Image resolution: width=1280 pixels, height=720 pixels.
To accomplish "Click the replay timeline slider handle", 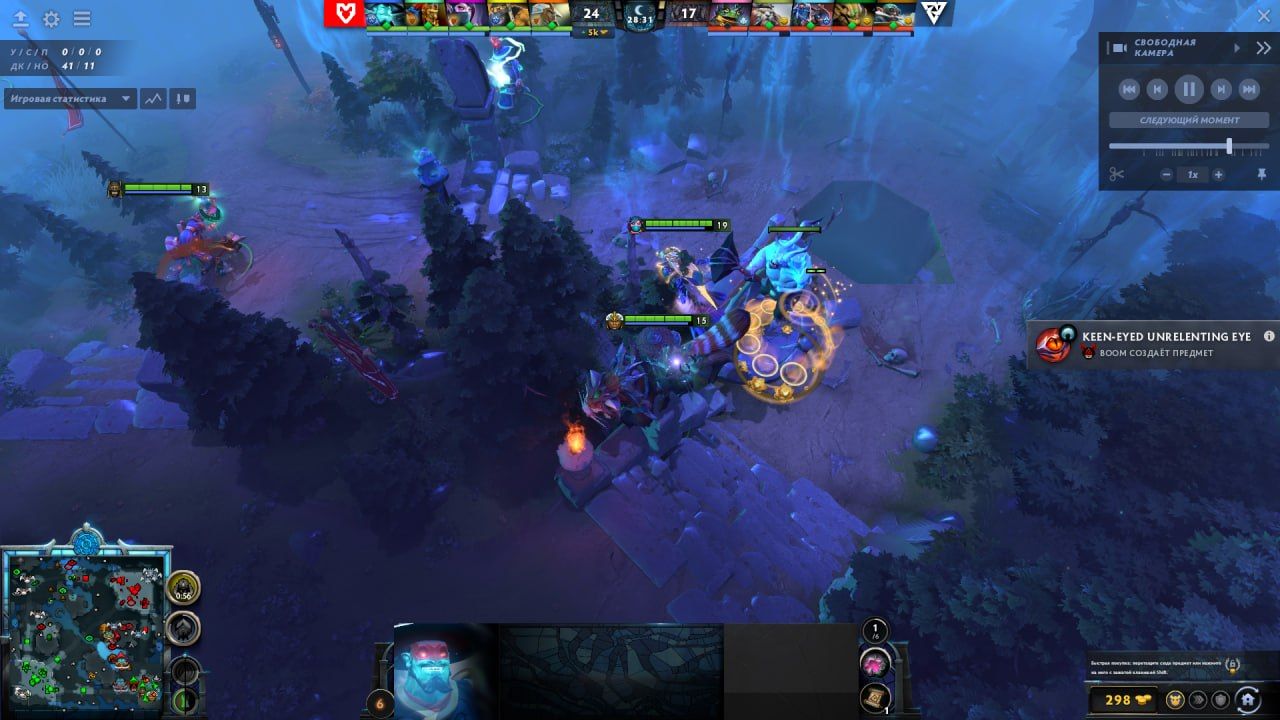I will coord(1230,145).
